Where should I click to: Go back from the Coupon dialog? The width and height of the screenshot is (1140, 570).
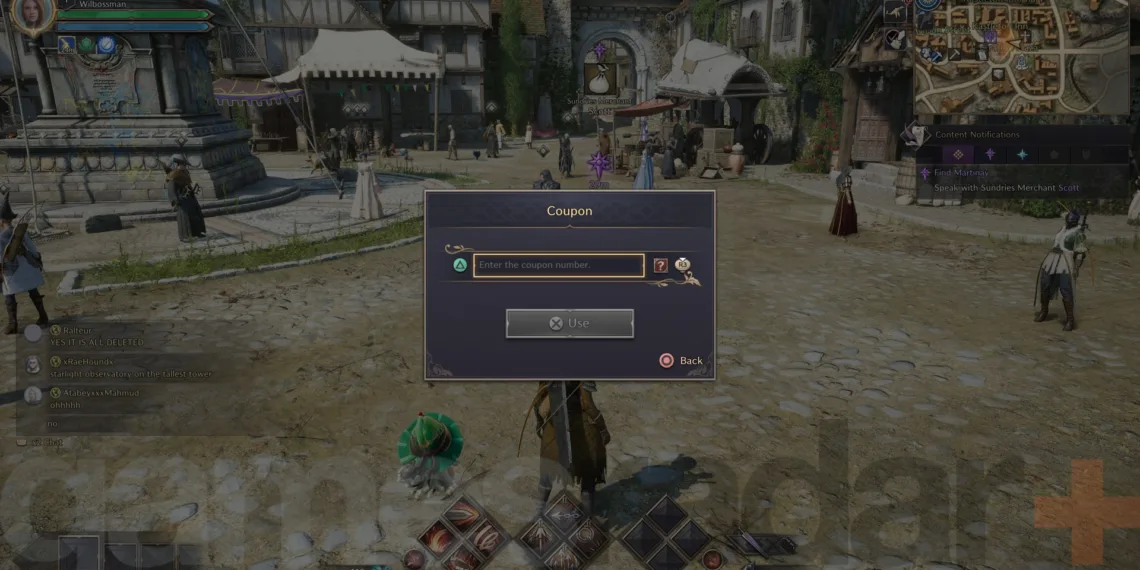[680, 360]
